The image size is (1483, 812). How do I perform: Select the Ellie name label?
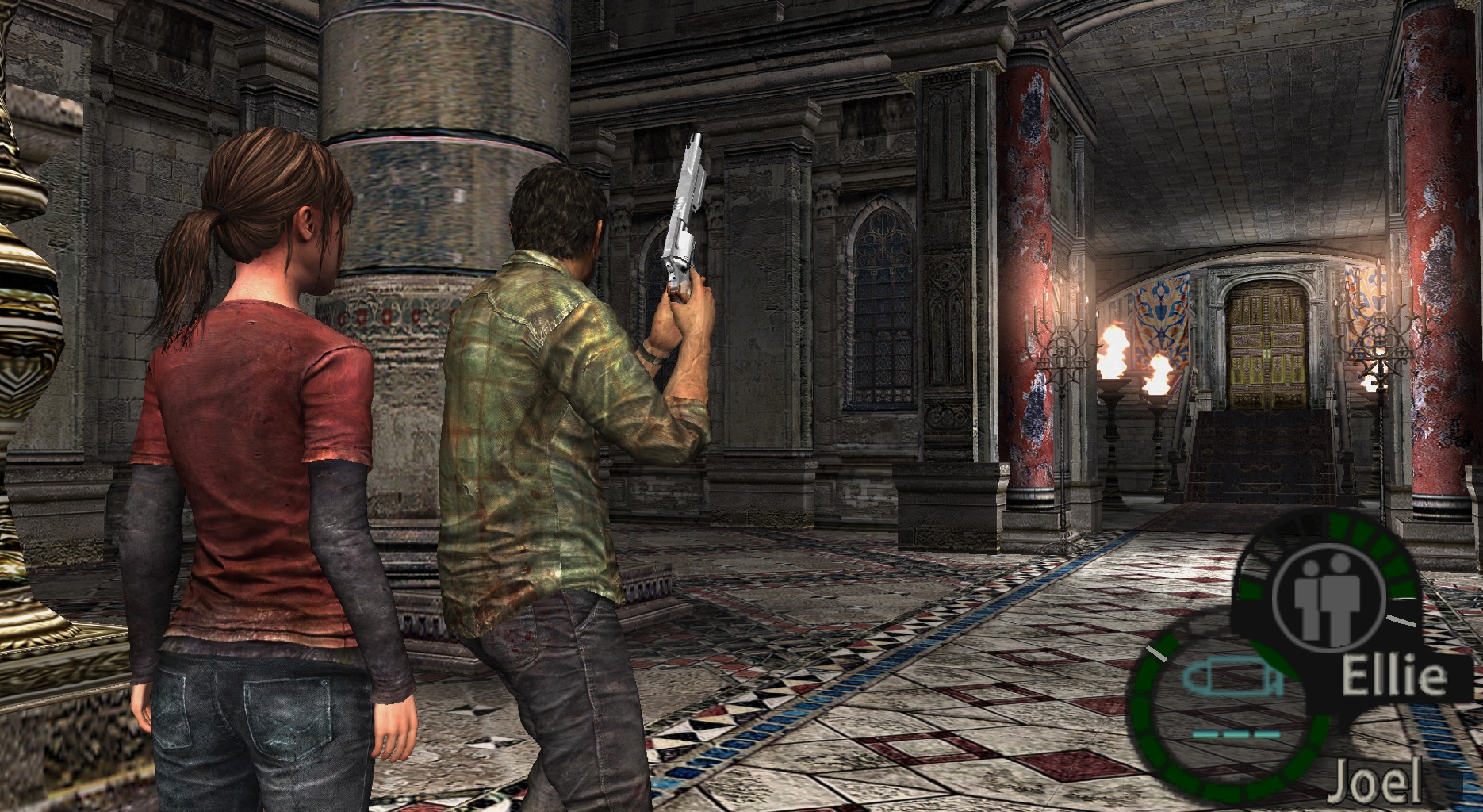tap(1395, 676)
